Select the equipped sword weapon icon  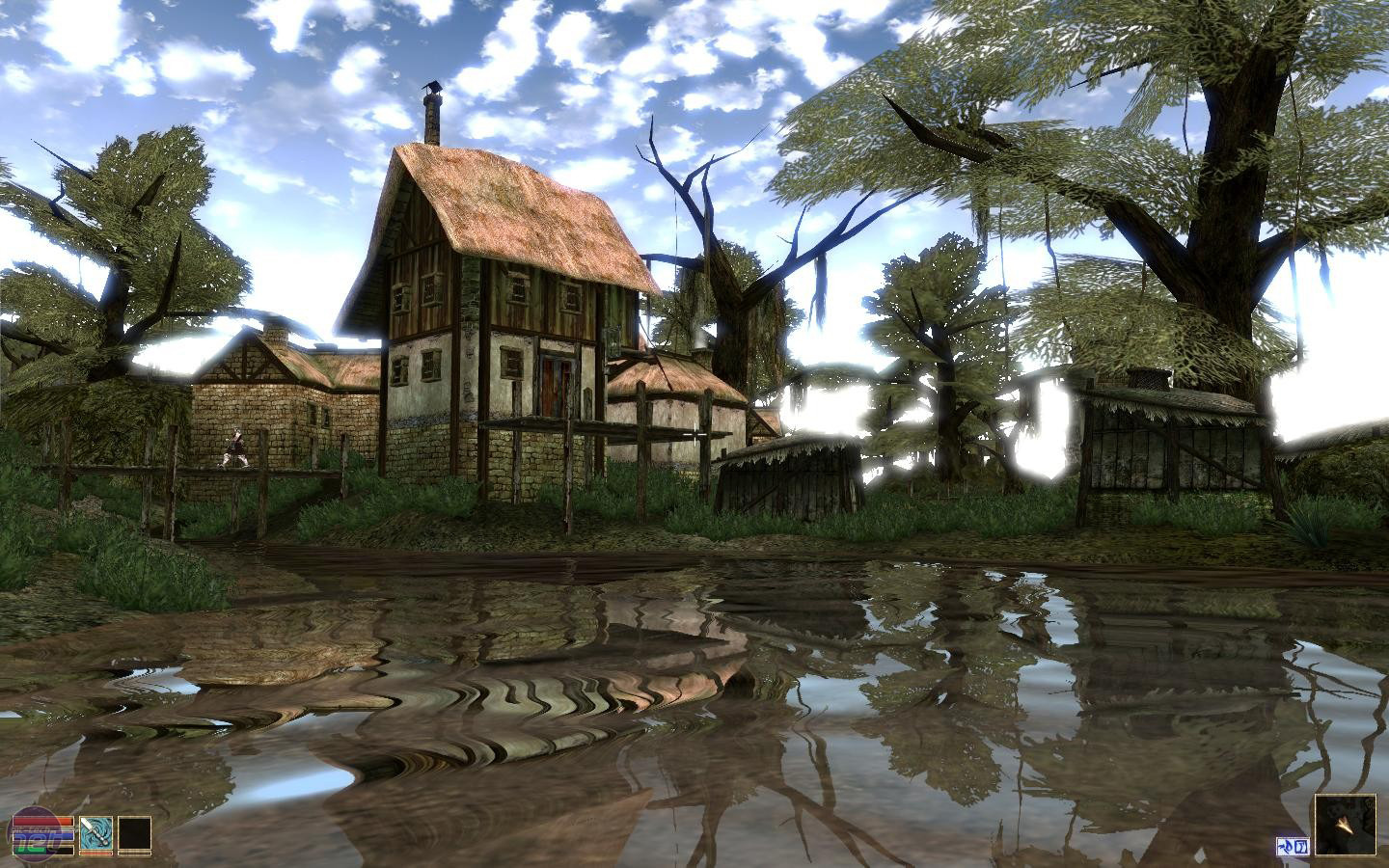[x=96, y=832]
